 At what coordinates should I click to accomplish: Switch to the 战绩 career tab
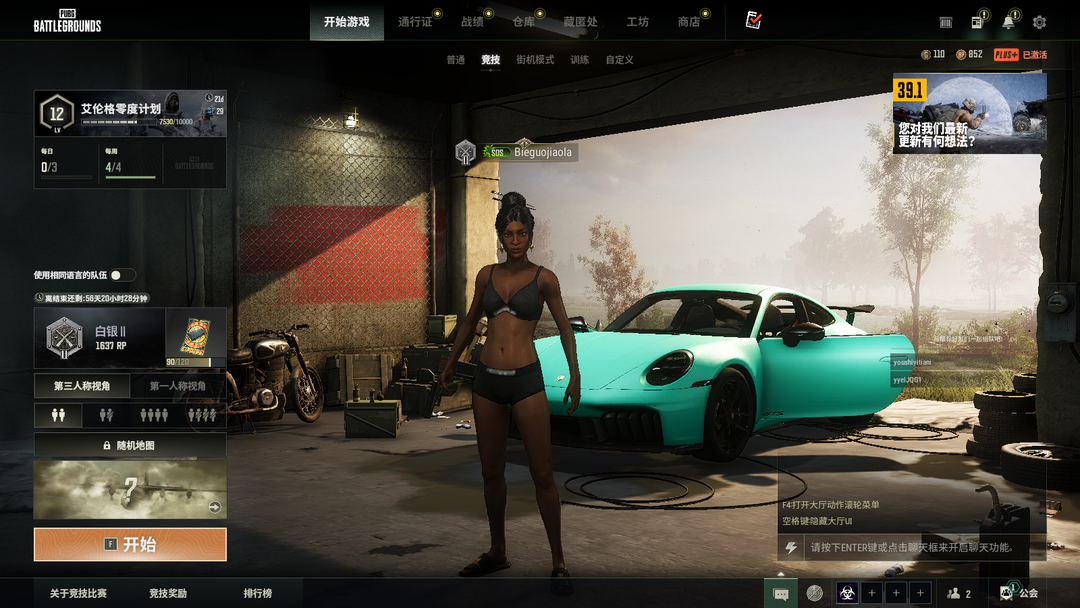472,22
